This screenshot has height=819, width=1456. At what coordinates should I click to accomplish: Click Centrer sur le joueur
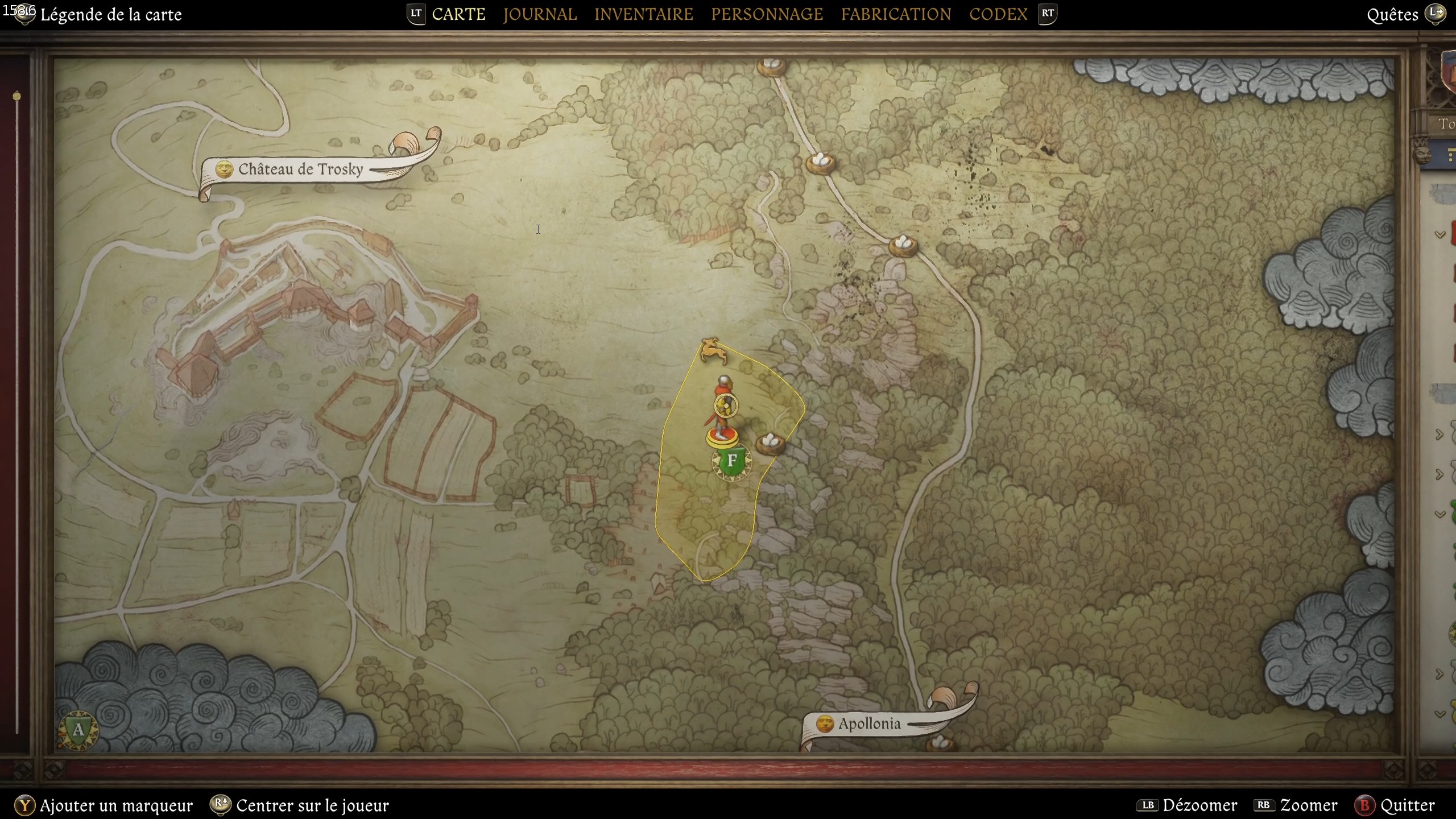[x=312, y=805]
